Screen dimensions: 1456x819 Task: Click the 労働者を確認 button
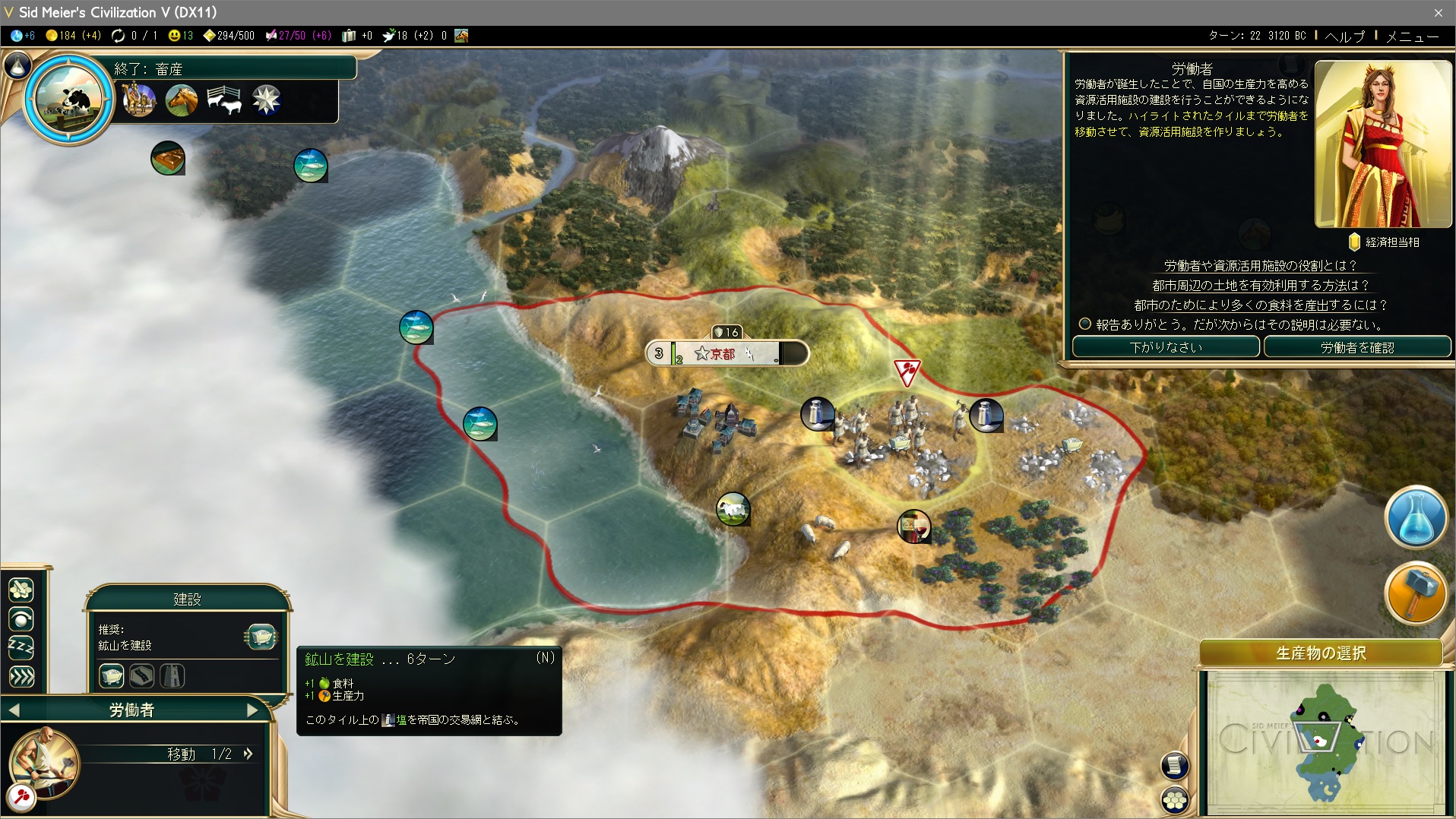tap(1356, 347)
